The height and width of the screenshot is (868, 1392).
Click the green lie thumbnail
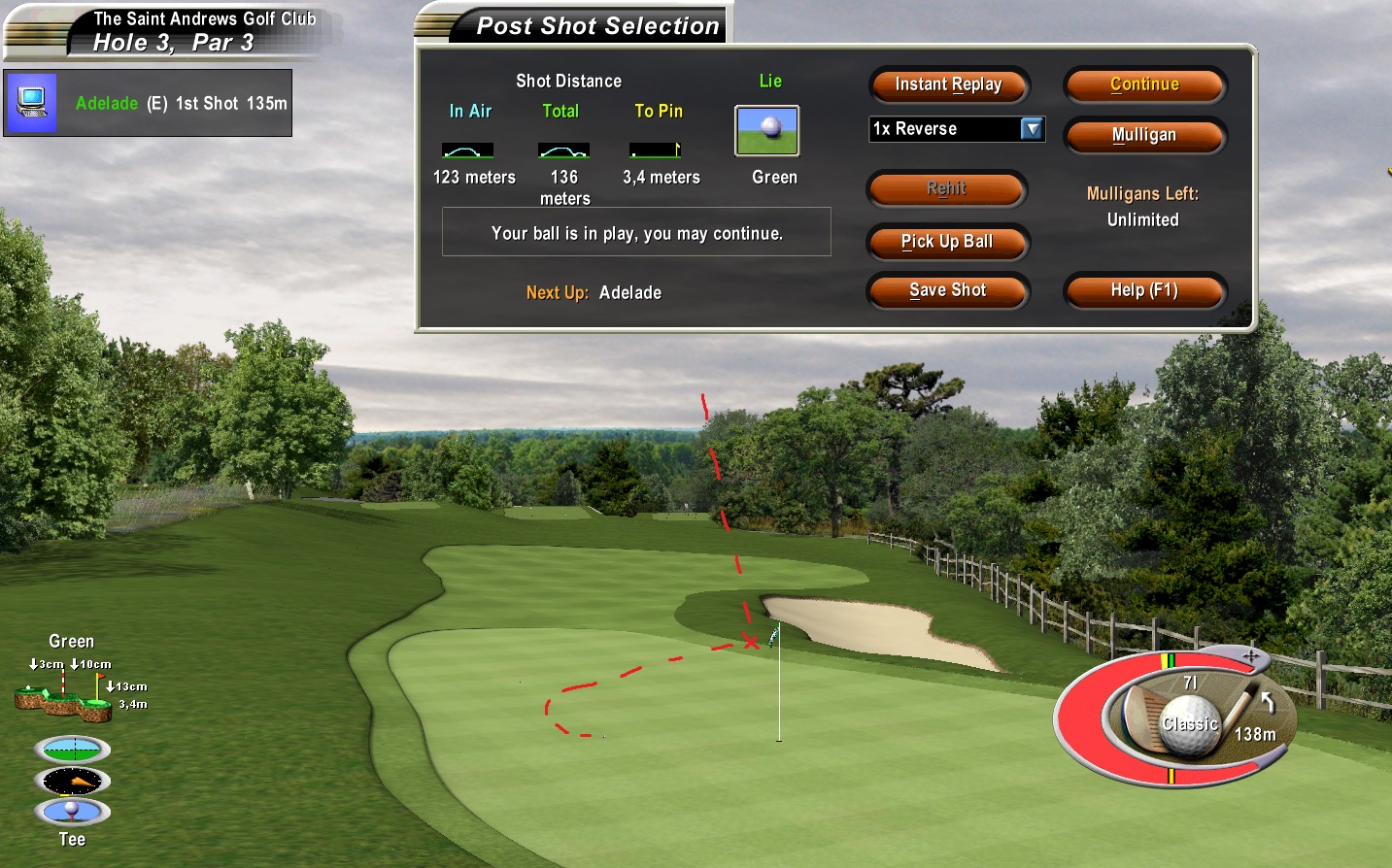[x=766, y=131]
